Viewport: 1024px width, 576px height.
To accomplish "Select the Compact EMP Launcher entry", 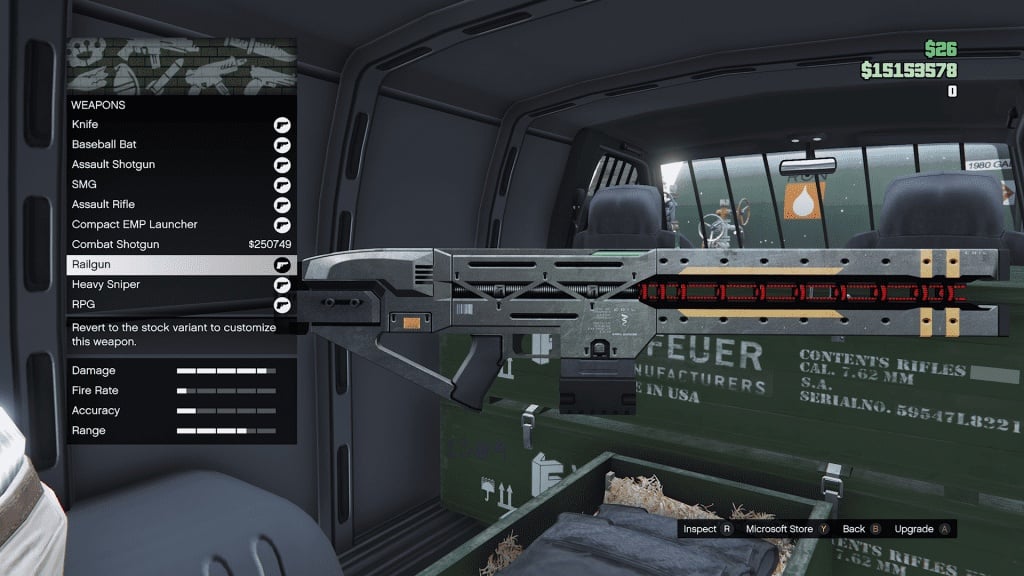I will click(x=181, y=225).
